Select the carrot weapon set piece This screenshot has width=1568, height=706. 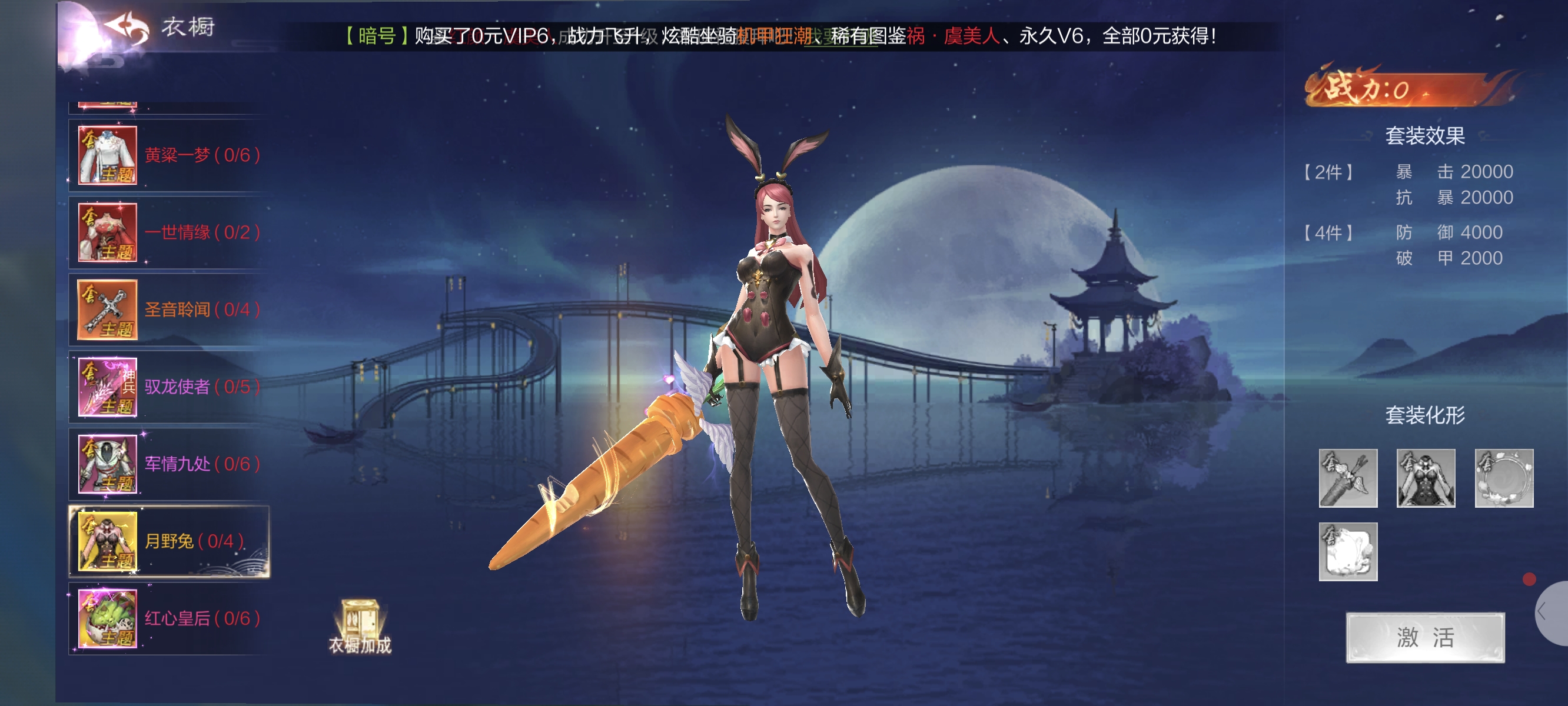tap(1348, 478)
